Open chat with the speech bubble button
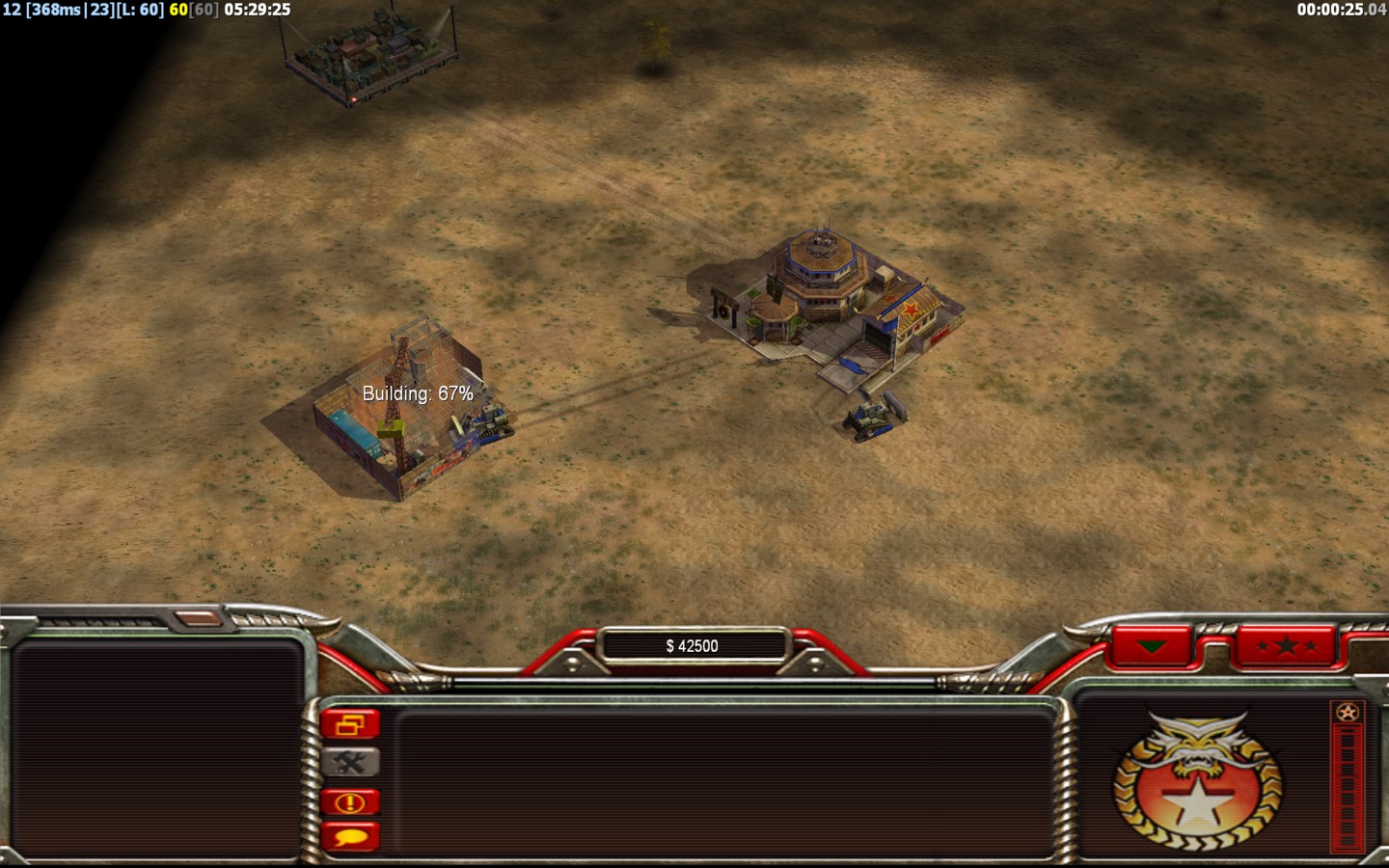 pos(350,836)
